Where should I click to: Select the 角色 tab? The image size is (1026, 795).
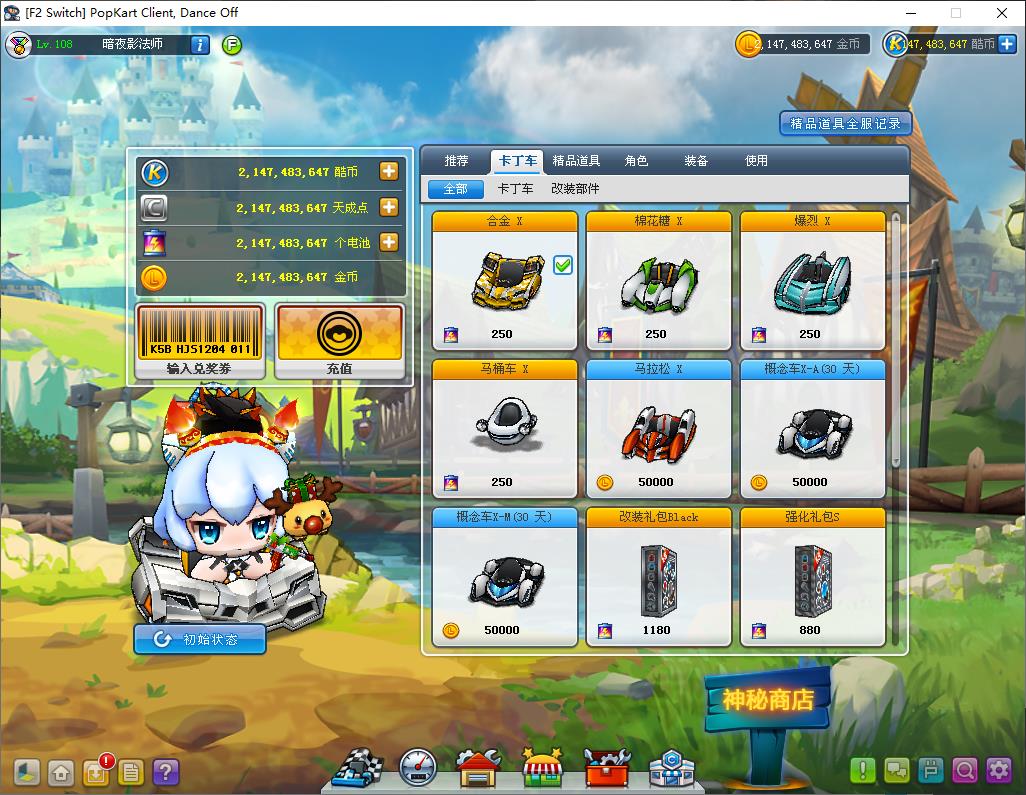pos(636,161)
